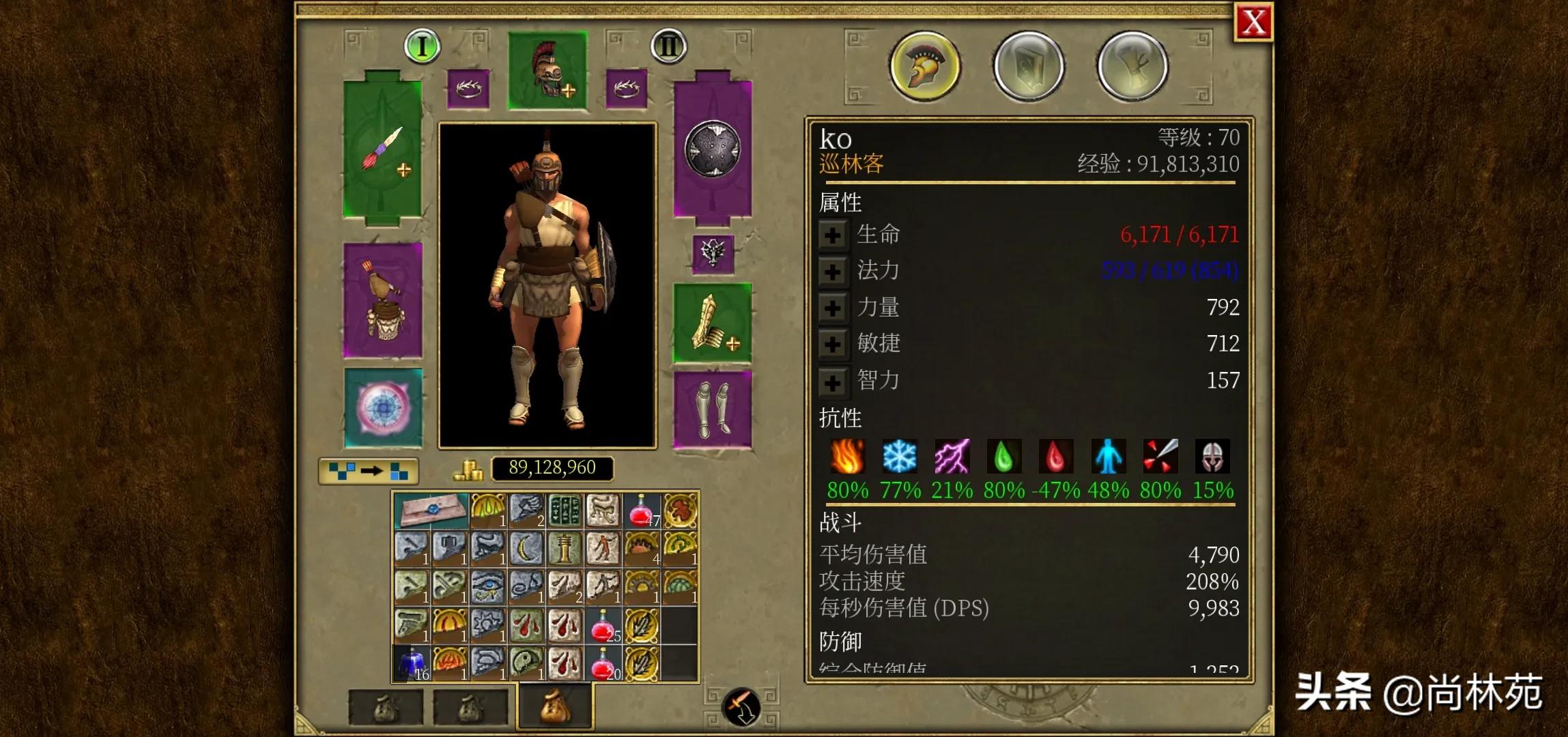Close the character window with the red X
Image resolution: width=1568 pixels, height=737 pixels.
(x=1253, y=23)
